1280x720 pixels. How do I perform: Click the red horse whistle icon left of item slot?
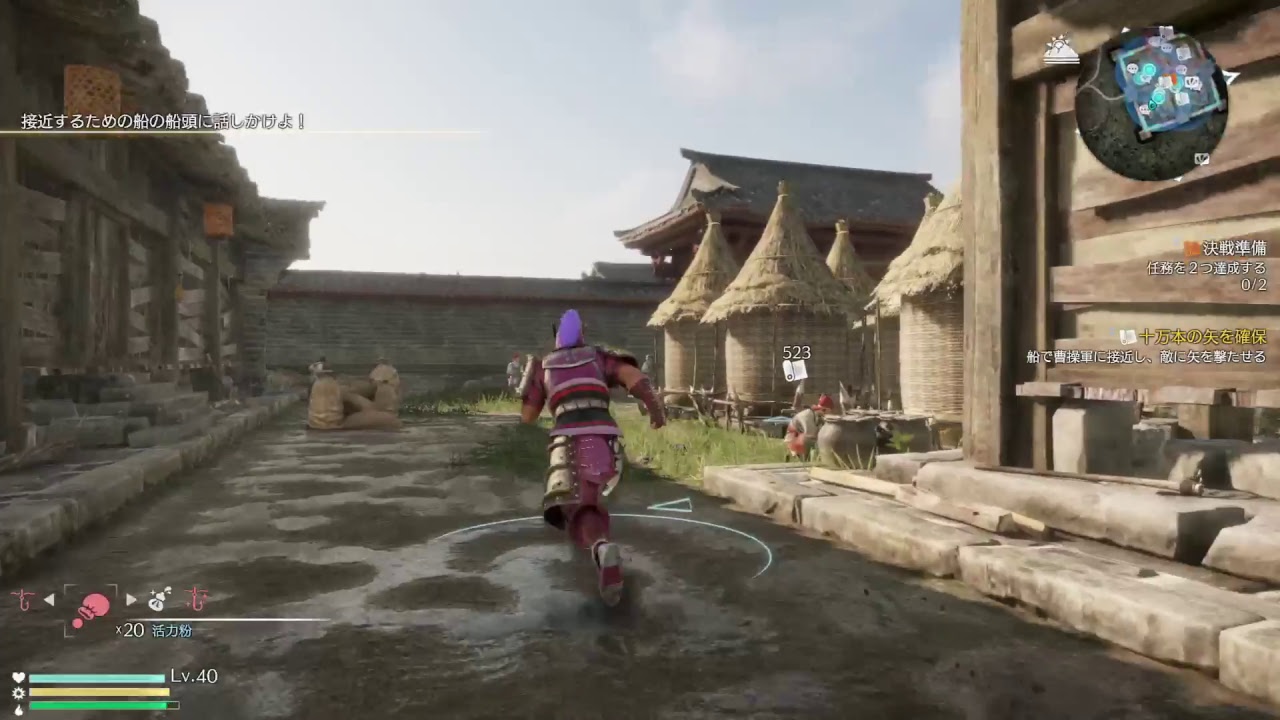24,600
